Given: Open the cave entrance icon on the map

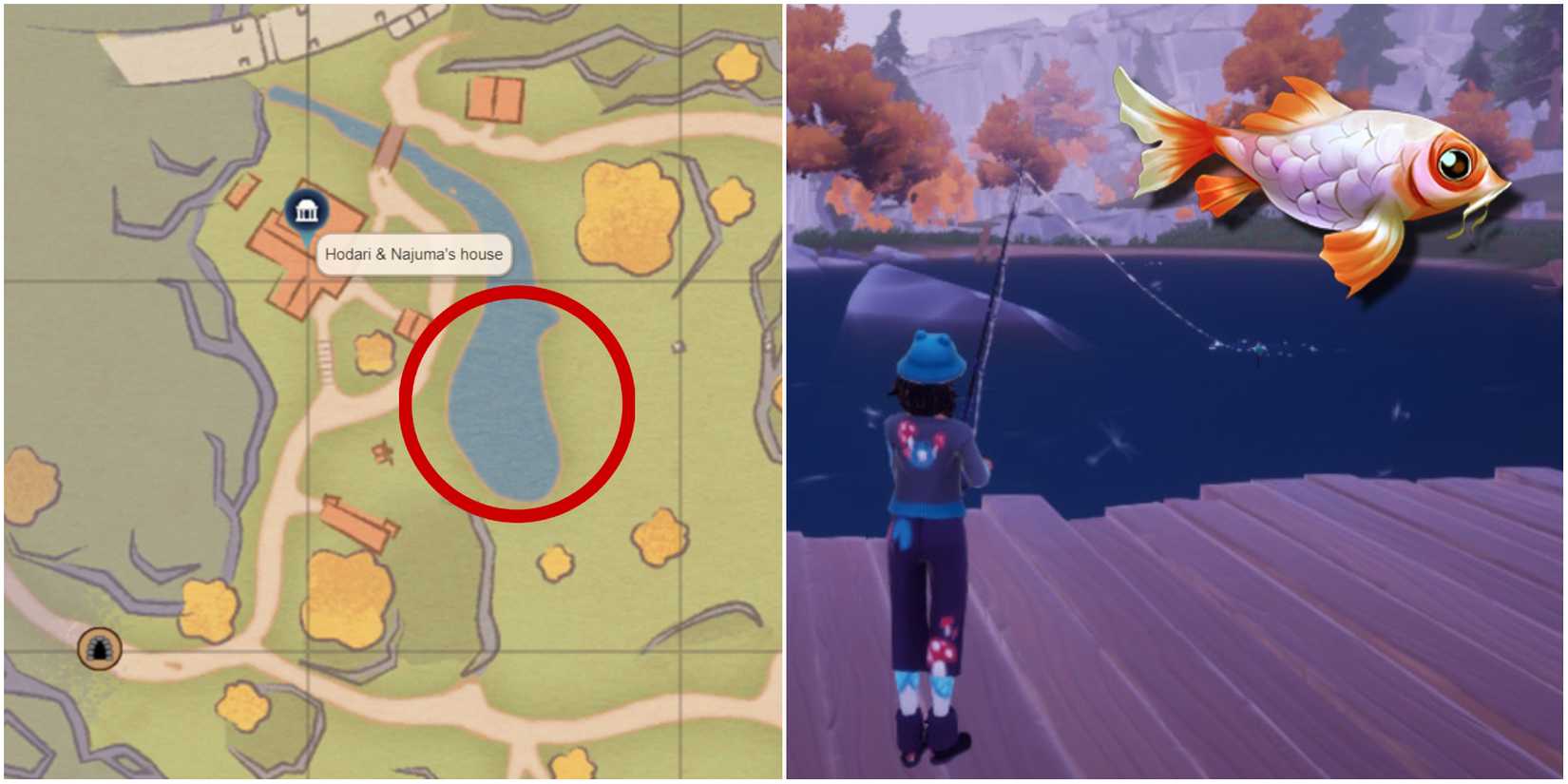Looking at the screenshot, I should (100, 649).
